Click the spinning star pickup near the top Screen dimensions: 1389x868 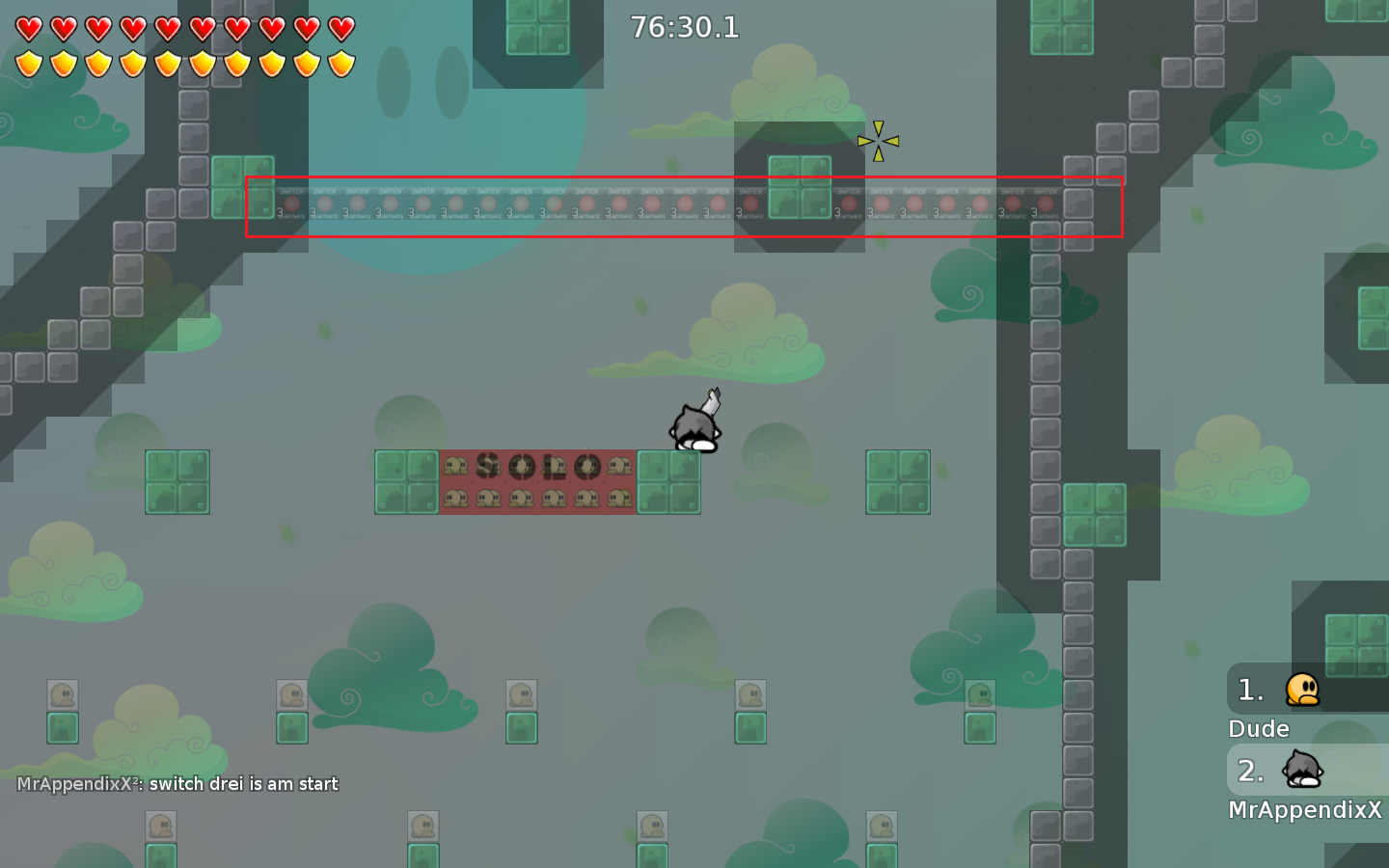tap(879, 142)
